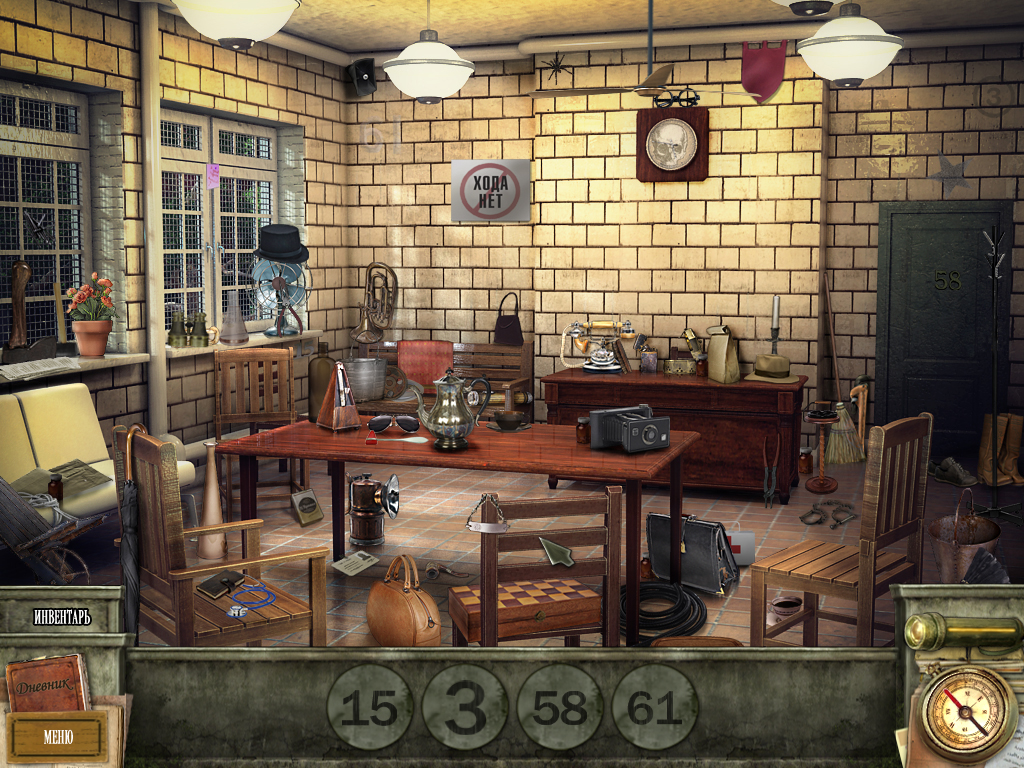Viewport: 1024px width, 768px height.
Task: Select the large number 3 token
Action: click(464, 707)
